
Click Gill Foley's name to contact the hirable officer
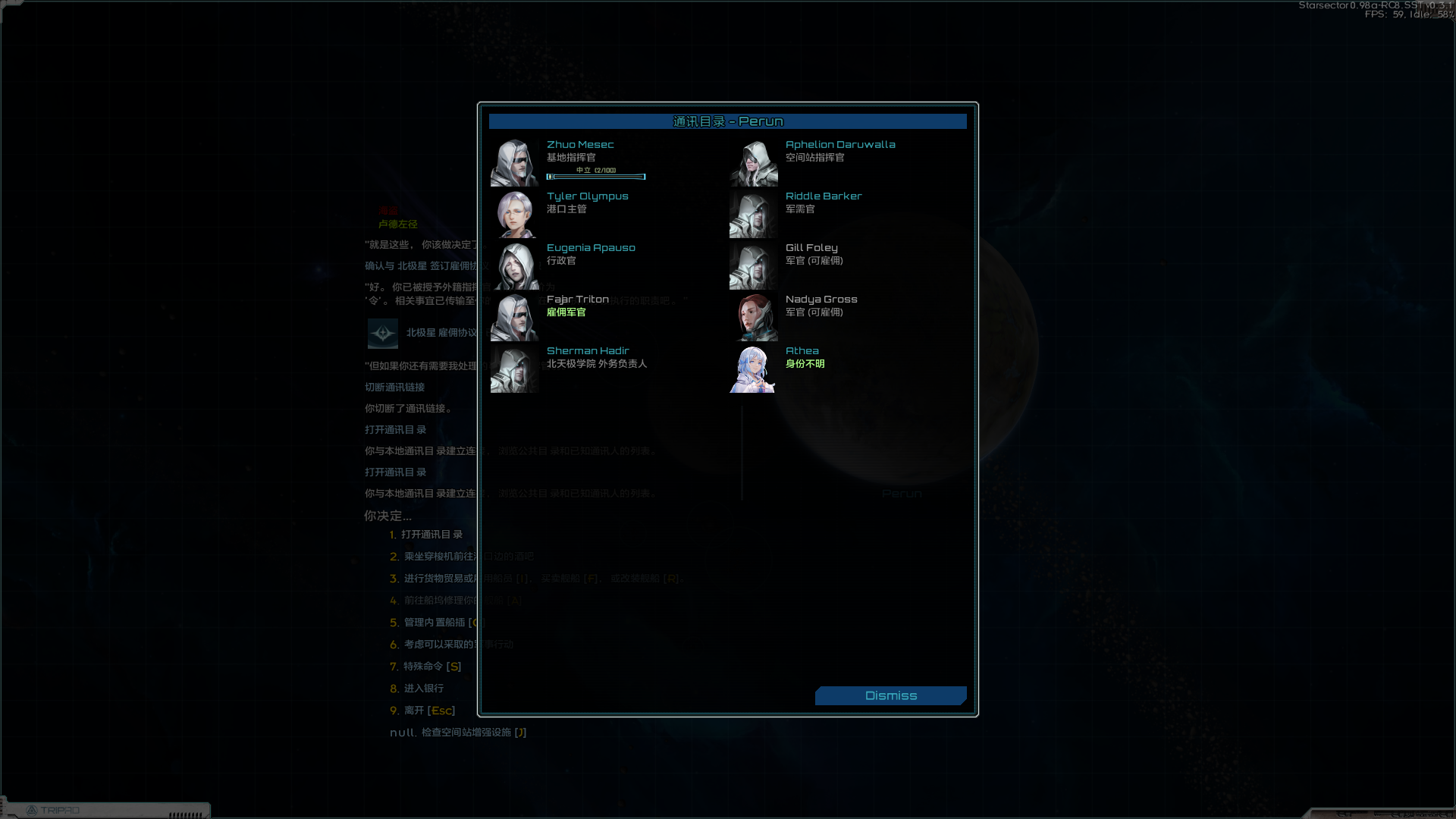point(811,247)
